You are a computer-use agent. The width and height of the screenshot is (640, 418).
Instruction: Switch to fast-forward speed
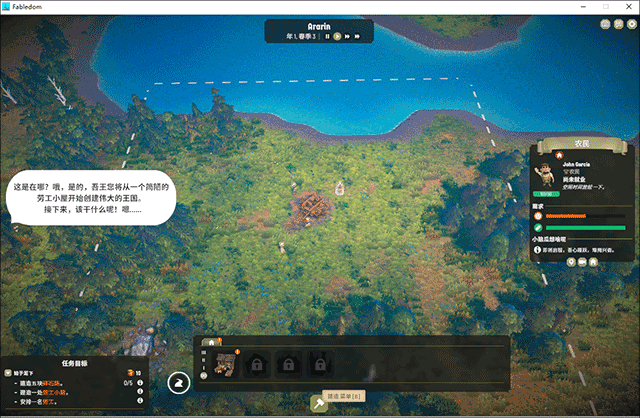[349, 36]
